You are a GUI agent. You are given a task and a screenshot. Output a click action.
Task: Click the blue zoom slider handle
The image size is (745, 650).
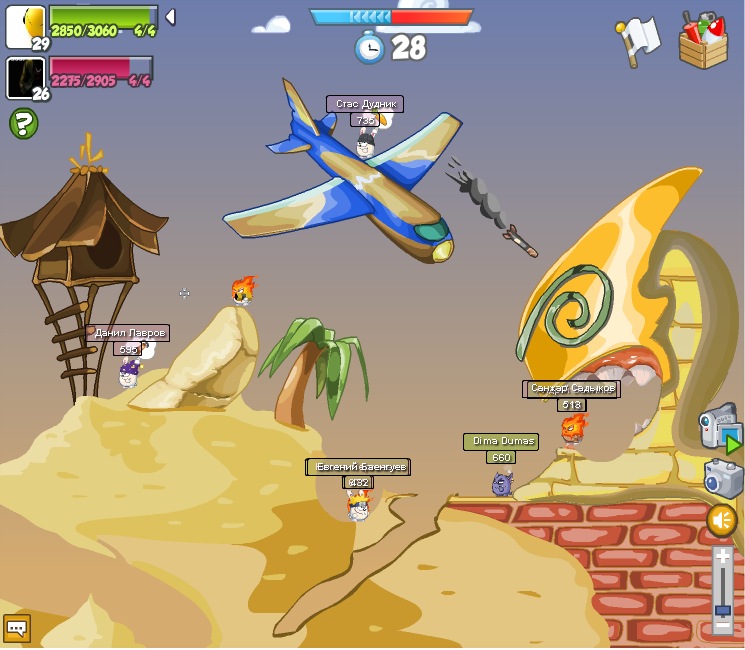[722, 609]
